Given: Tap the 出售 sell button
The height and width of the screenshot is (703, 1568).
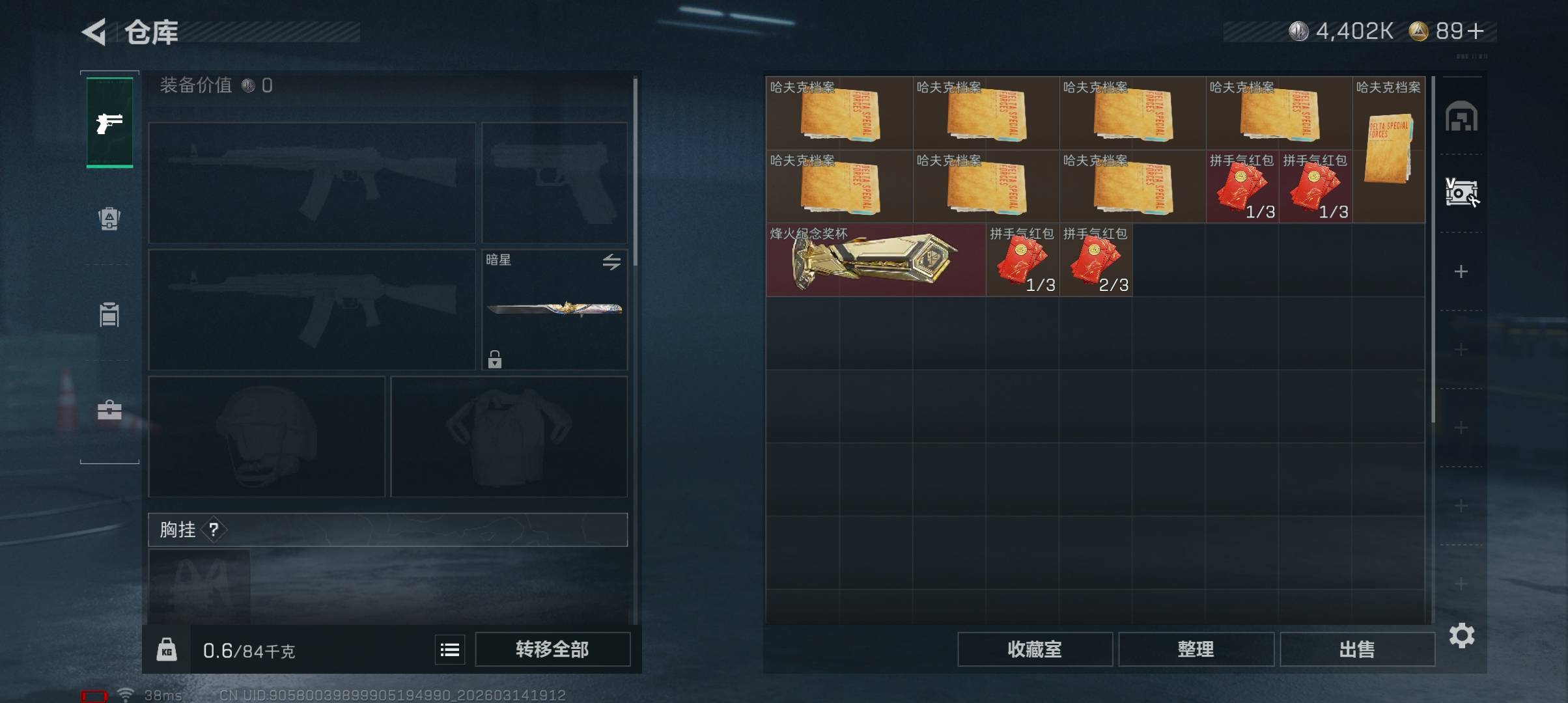Looking at the screenshot, I should (1357, 649).
